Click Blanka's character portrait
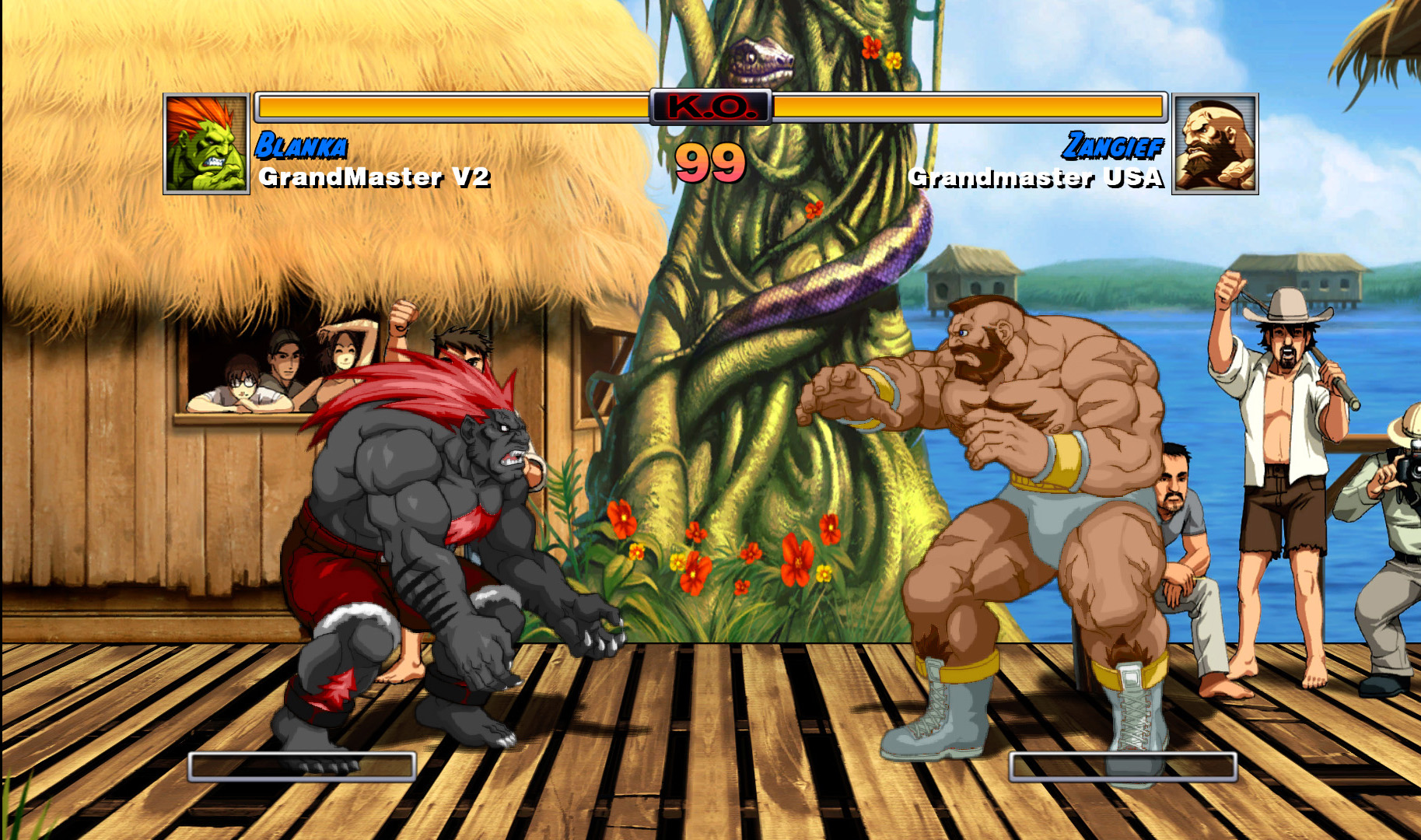This screenshot has height=840, width=1421. (x=206, y=144)
